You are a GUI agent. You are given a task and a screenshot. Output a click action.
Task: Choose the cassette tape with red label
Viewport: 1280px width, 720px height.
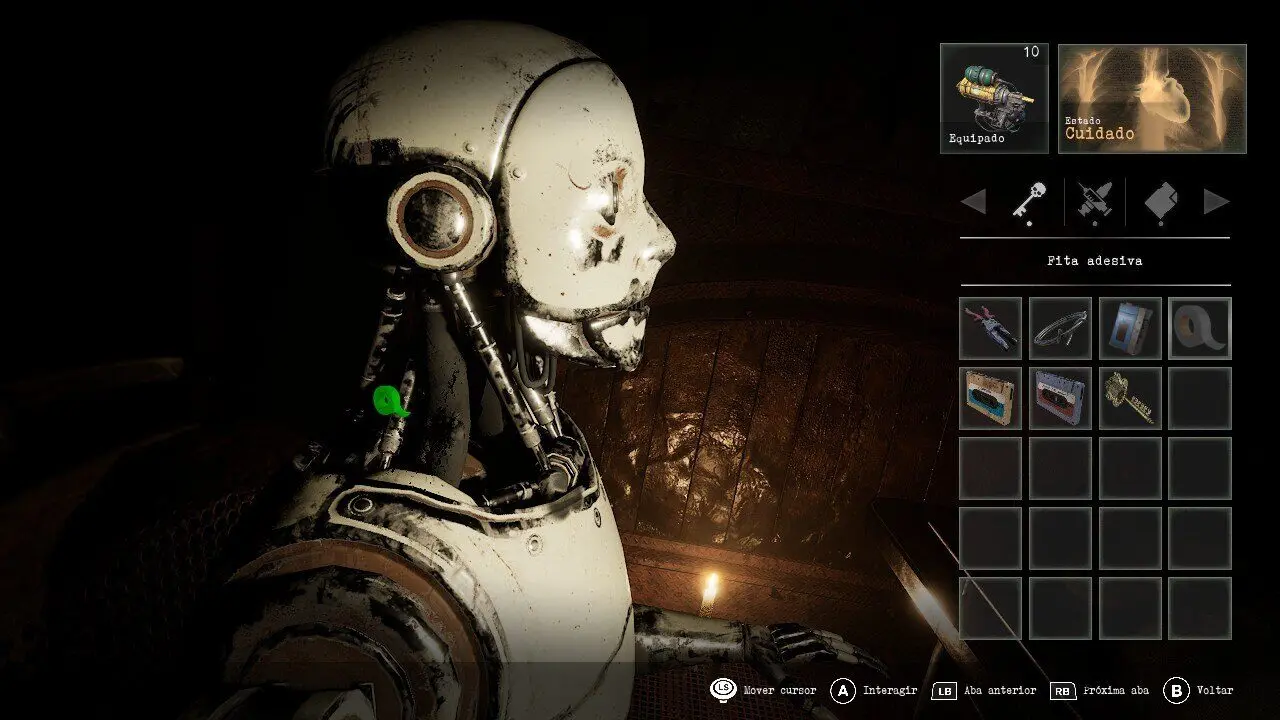(x=1060, y=398)
